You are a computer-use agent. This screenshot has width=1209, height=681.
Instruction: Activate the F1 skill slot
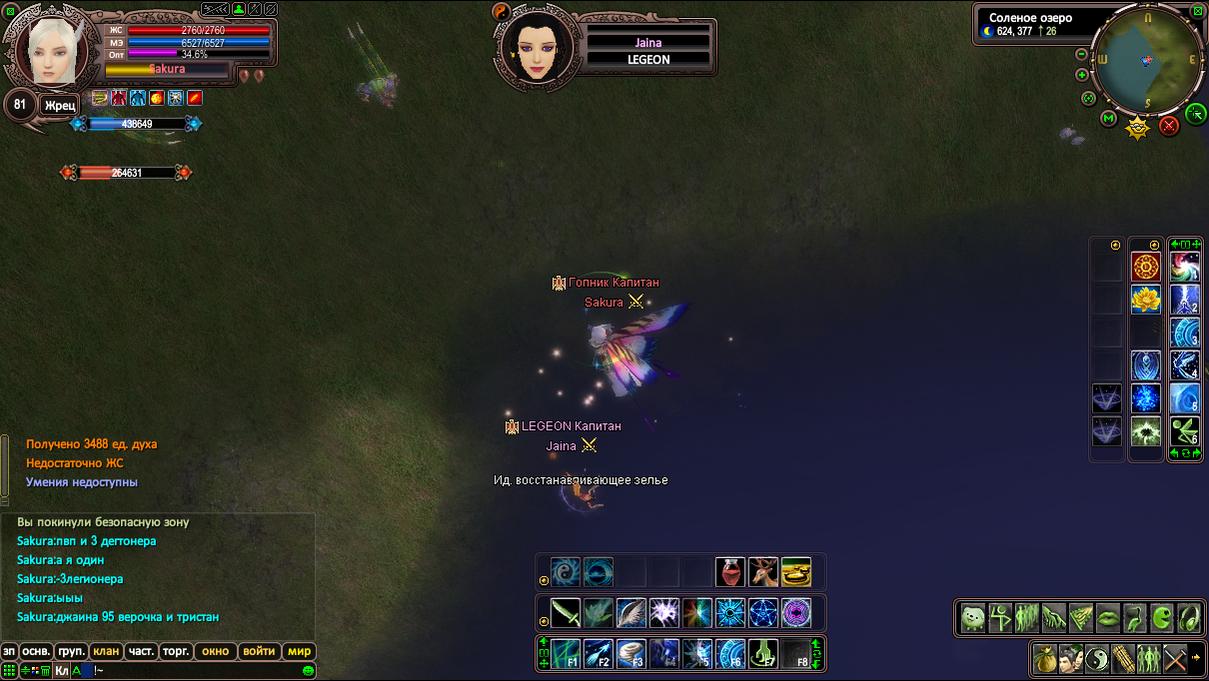[x=566, y=653]
